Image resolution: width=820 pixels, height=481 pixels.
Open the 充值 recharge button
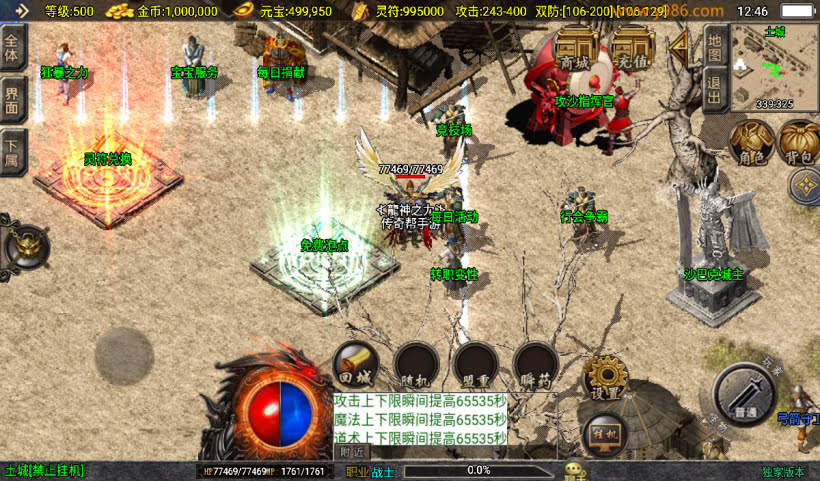coord(632,50)
